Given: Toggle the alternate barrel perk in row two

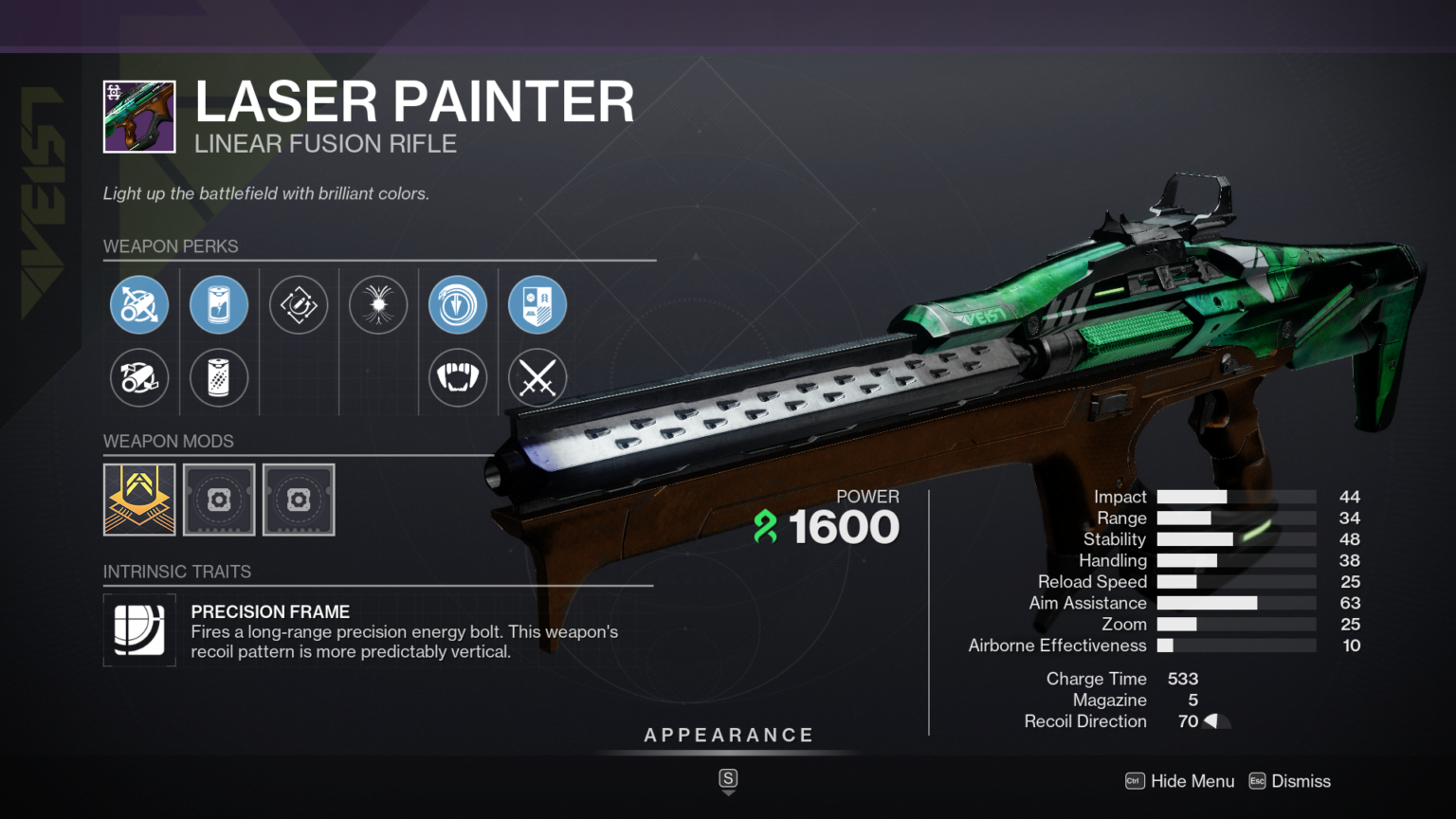Looking at the screenshot, I should 139,377.
